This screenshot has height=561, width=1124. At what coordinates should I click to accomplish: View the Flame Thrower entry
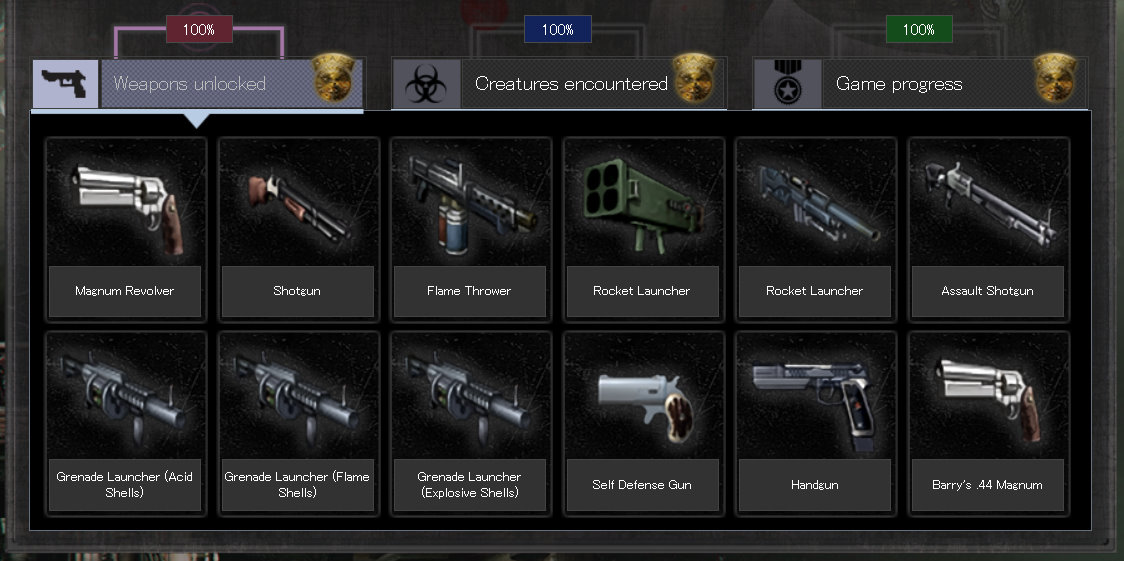click(x=469, y=228)
